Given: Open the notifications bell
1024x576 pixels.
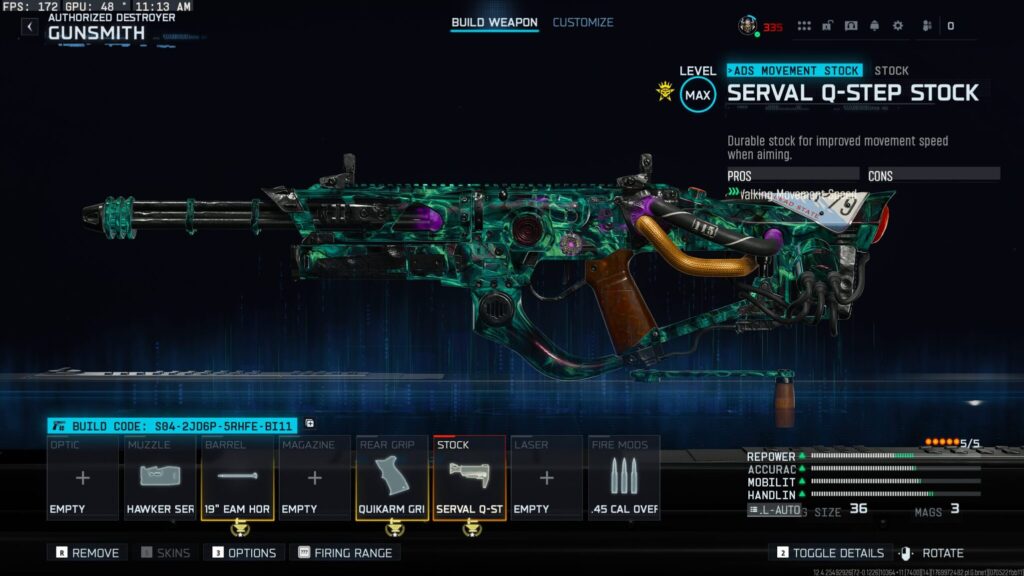Looking at the screenshot, I should click(874, 26).
